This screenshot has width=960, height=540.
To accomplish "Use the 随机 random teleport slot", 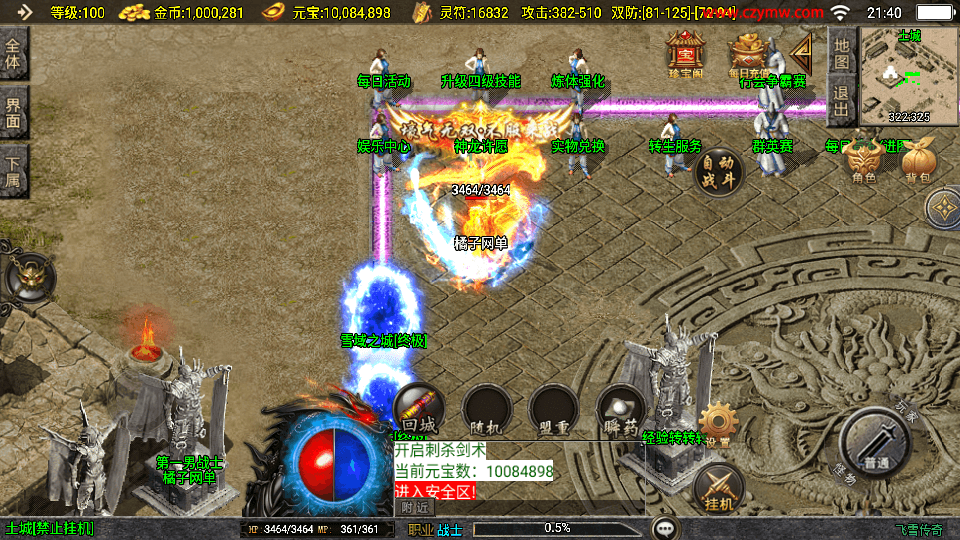I will coord(487,408).
